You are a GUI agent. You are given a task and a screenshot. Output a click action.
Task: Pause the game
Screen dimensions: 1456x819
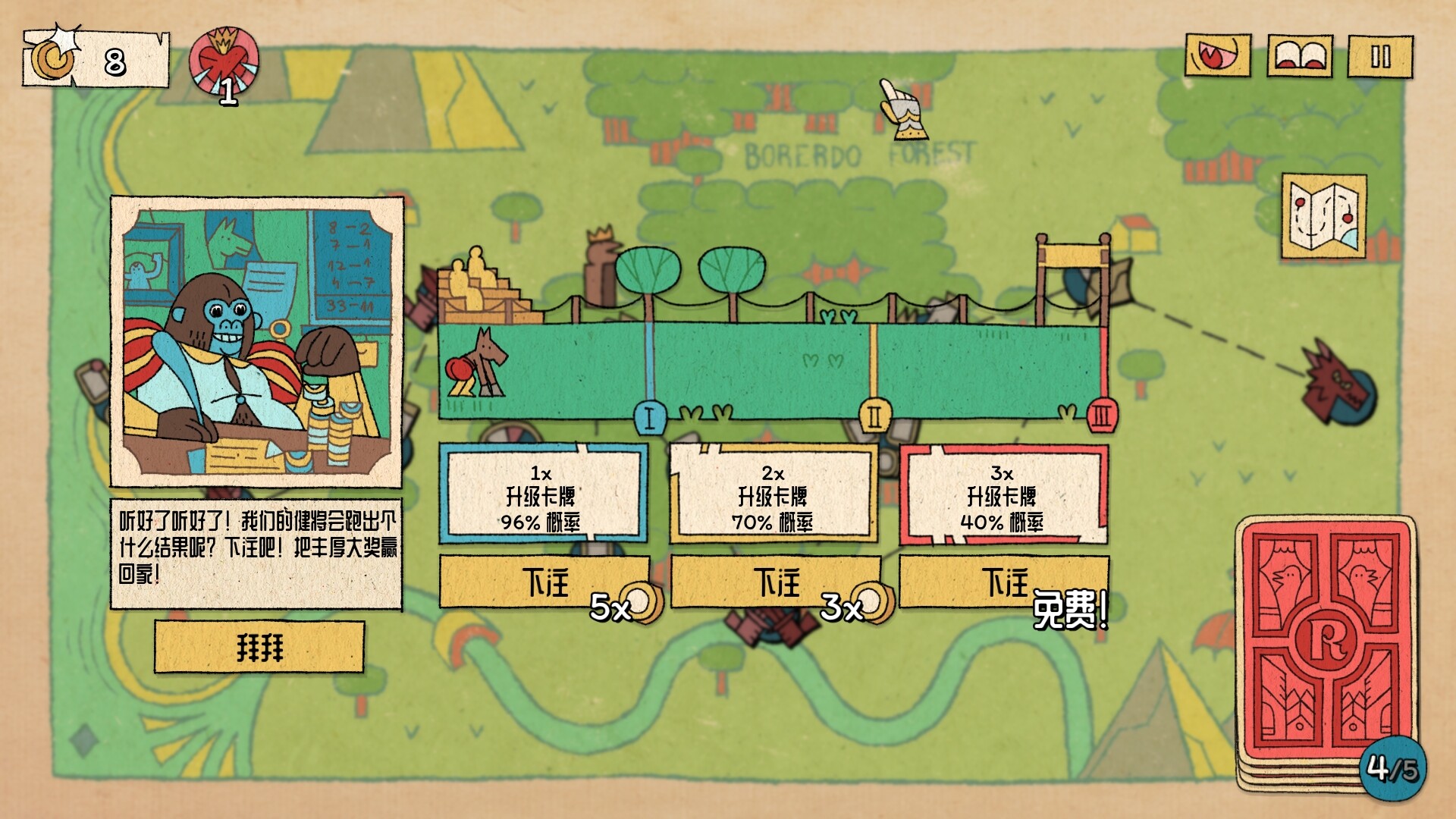pos(1380,56)
